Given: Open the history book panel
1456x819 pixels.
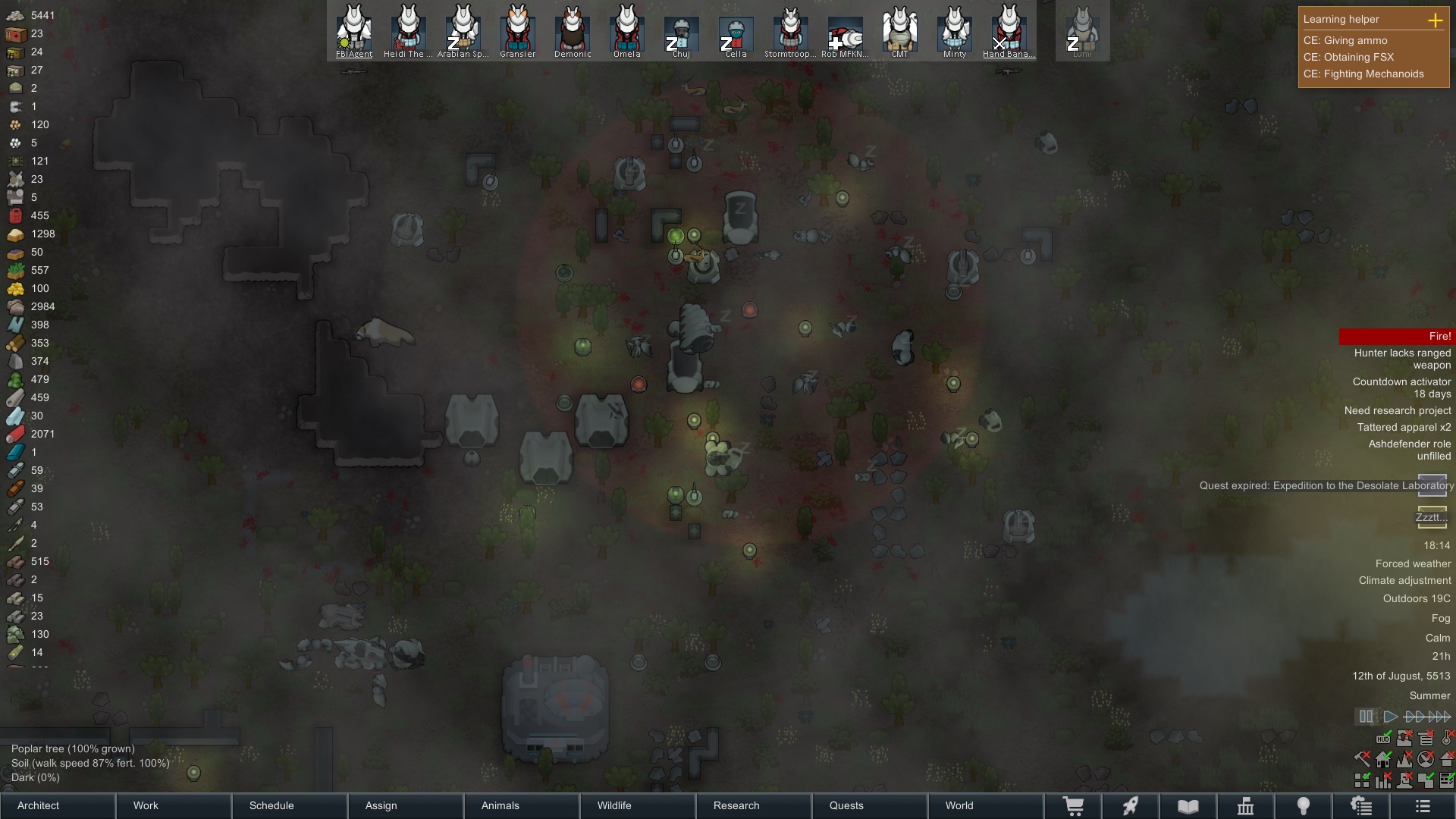Looking at the screenshot, I should click(x=1188, y=806).
